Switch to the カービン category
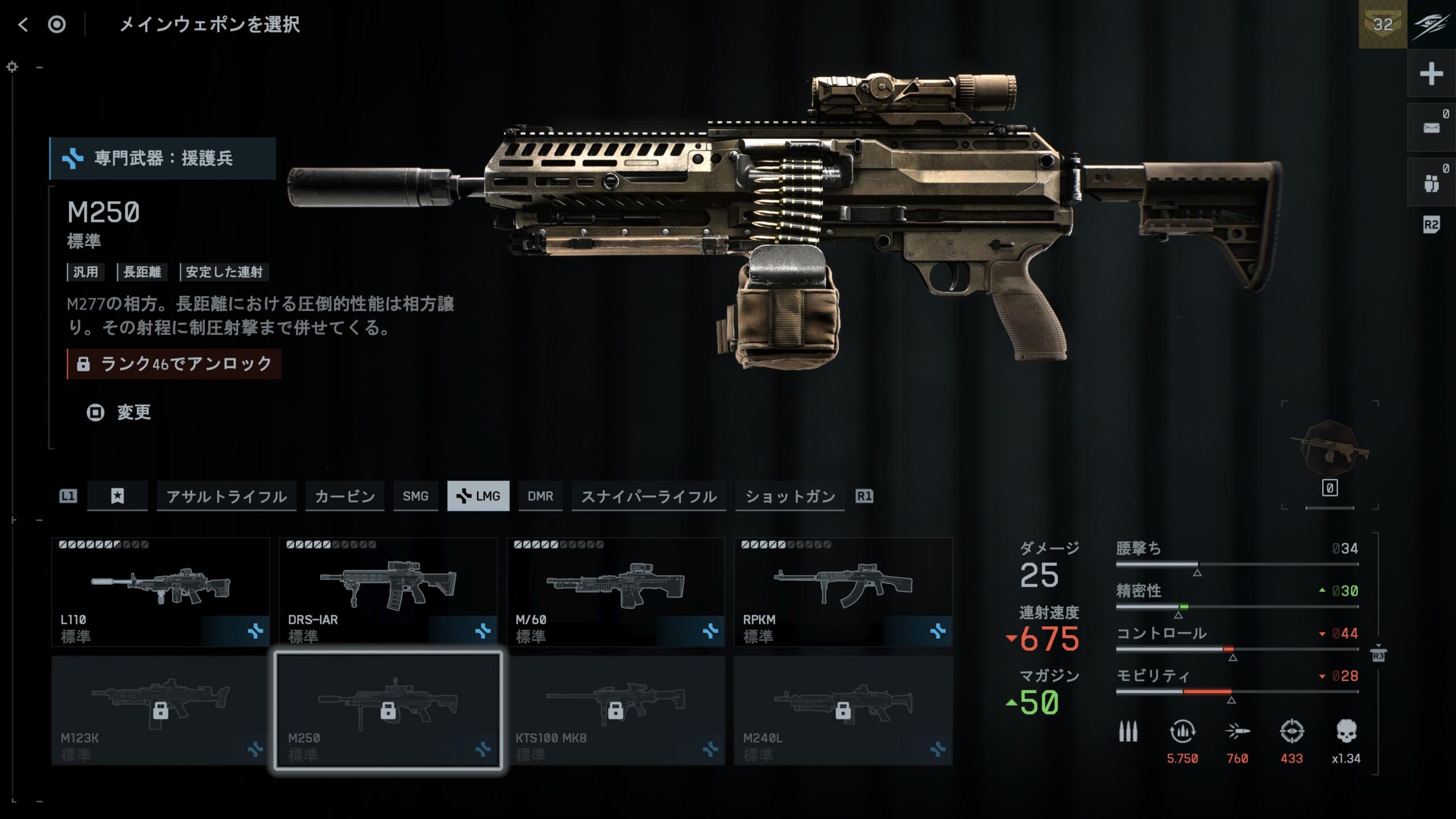The width and height of the screenshot is (1456, 819). (345, 496)
